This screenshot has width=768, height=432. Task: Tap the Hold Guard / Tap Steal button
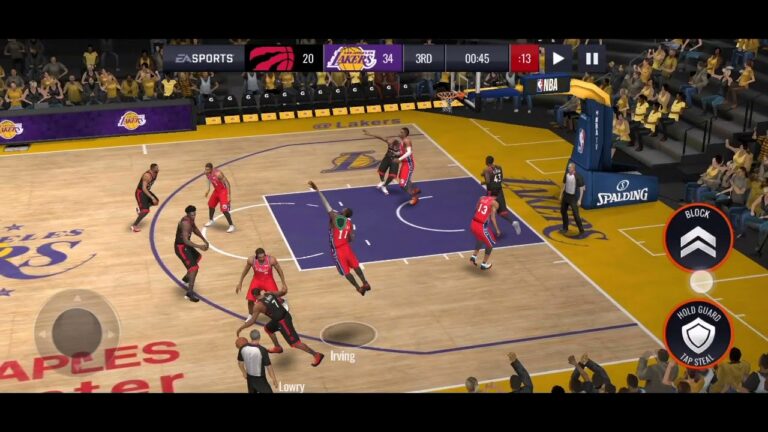tap(698, 333)
